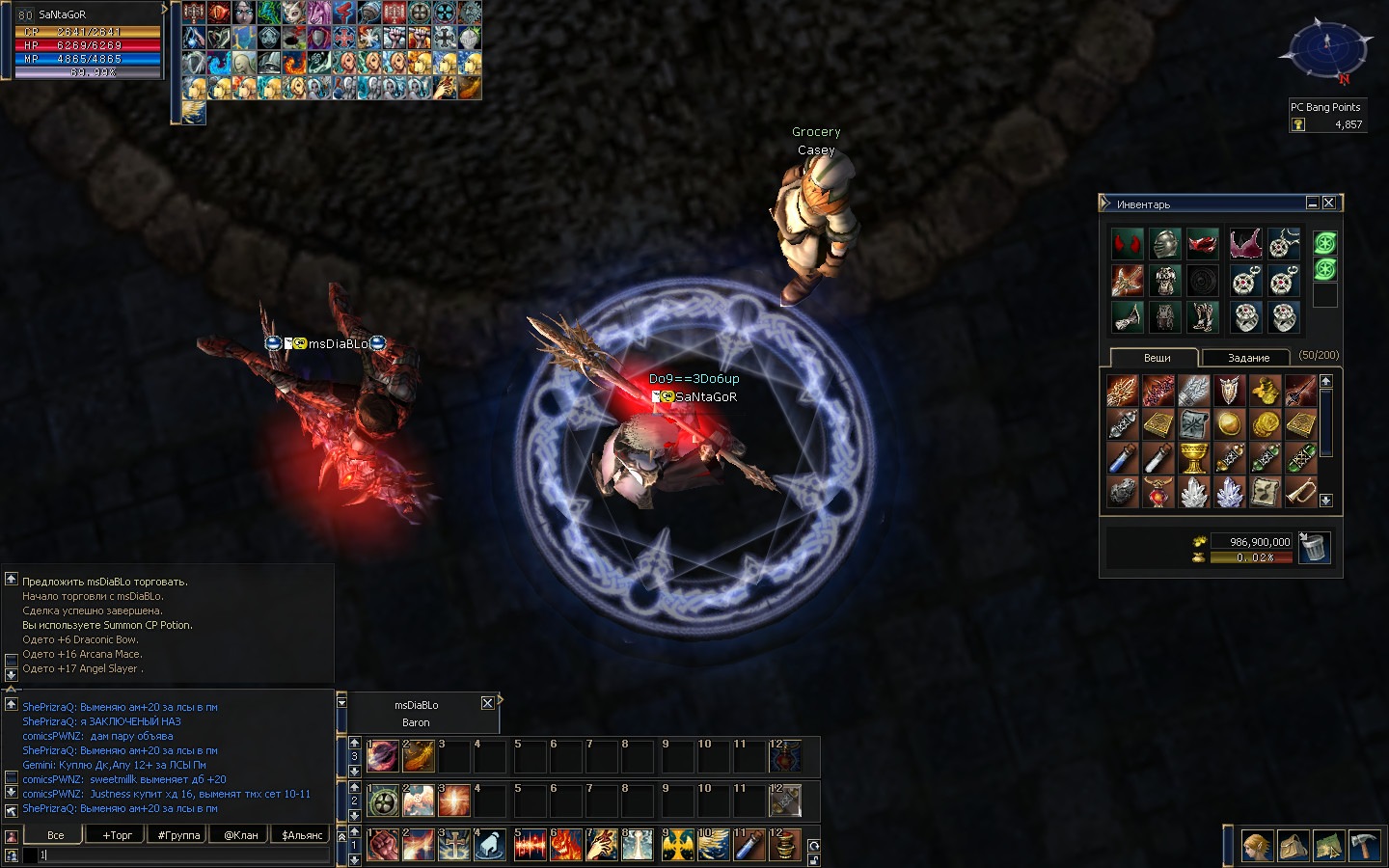The height and width of the screenshot is (868, 1389).
Task: Use the flaming pumpkin face skill
Action: pos(566,846)
